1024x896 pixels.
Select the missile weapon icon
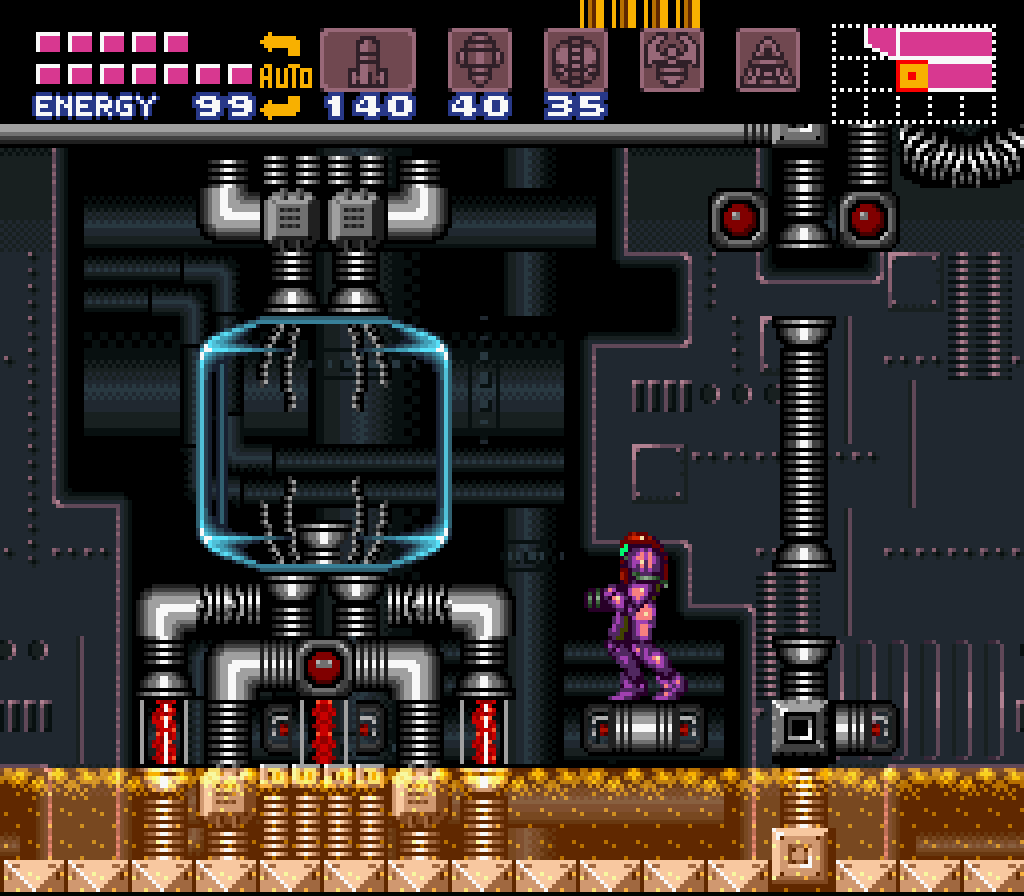point(367,60)
